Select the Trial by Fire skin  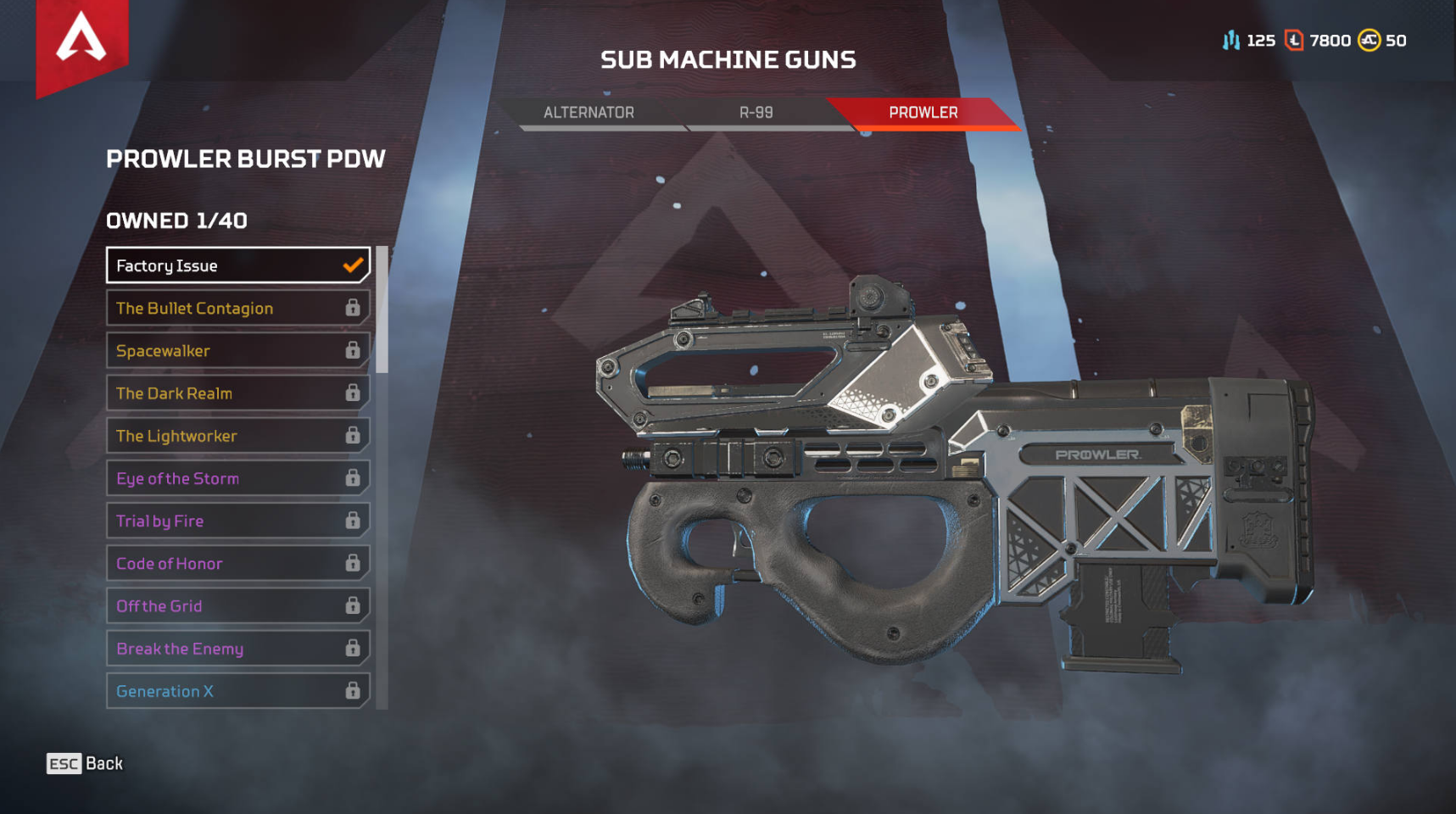[237, 521]
